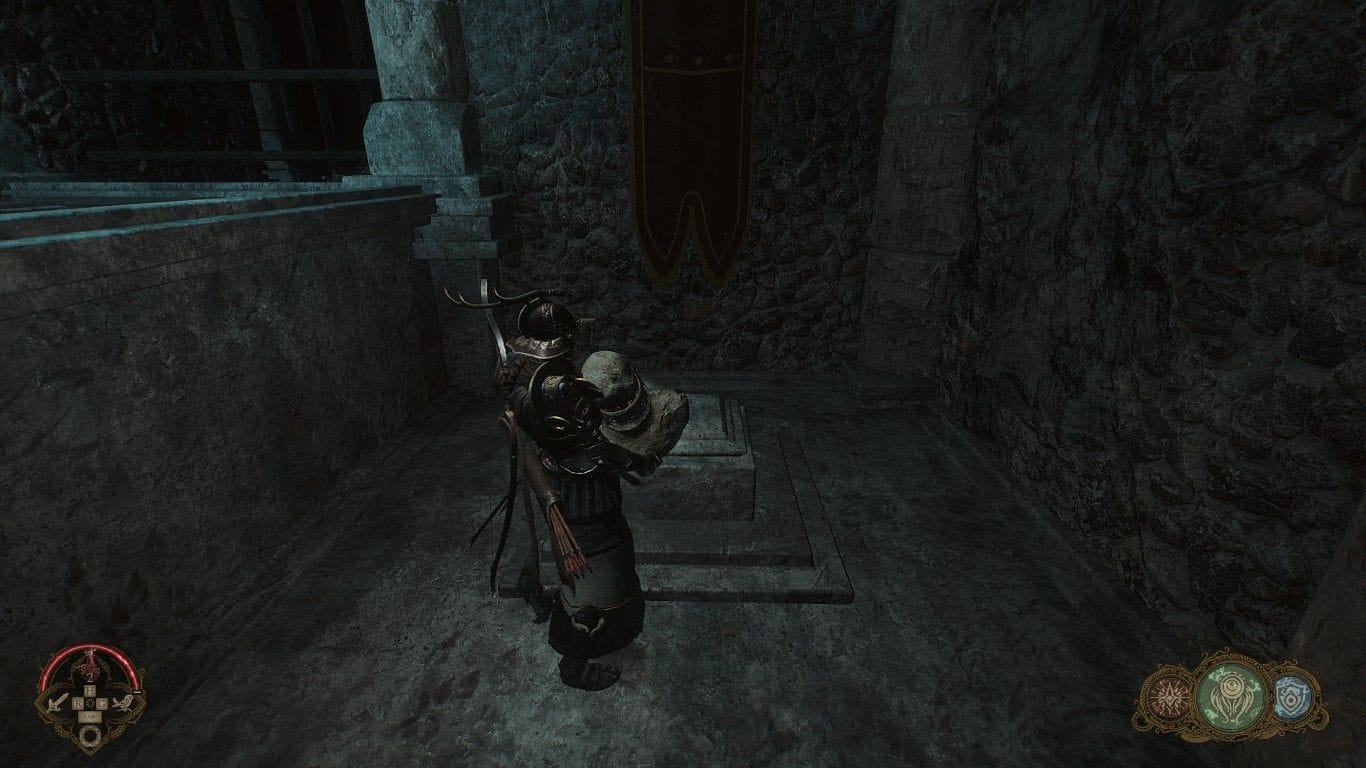1366x768 pixels.
Task: Select the green tentacle emblem medallion
Action: pos(1231,694)
